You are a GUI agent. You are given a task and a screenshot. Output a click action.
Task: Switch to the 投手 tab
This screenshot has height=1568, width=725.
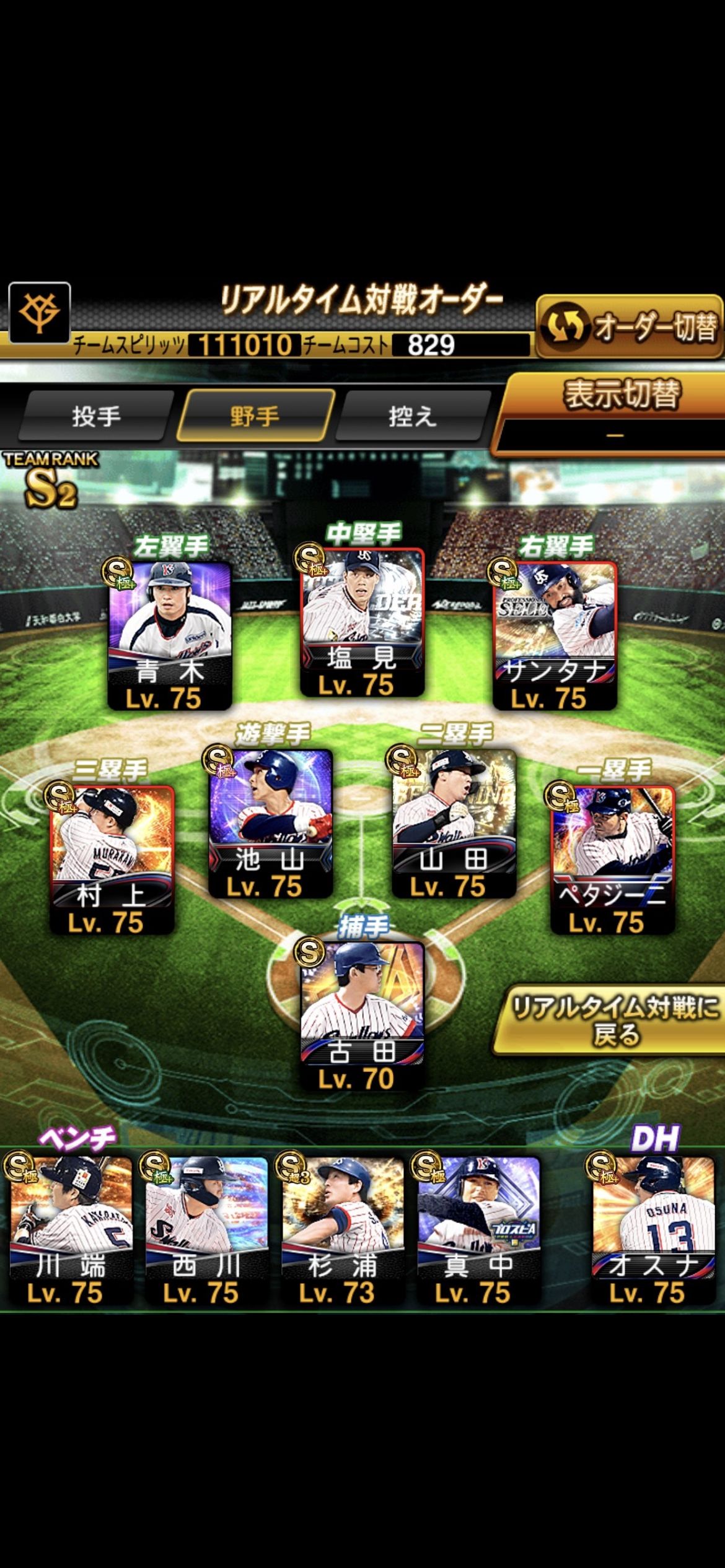pos(96,416)
